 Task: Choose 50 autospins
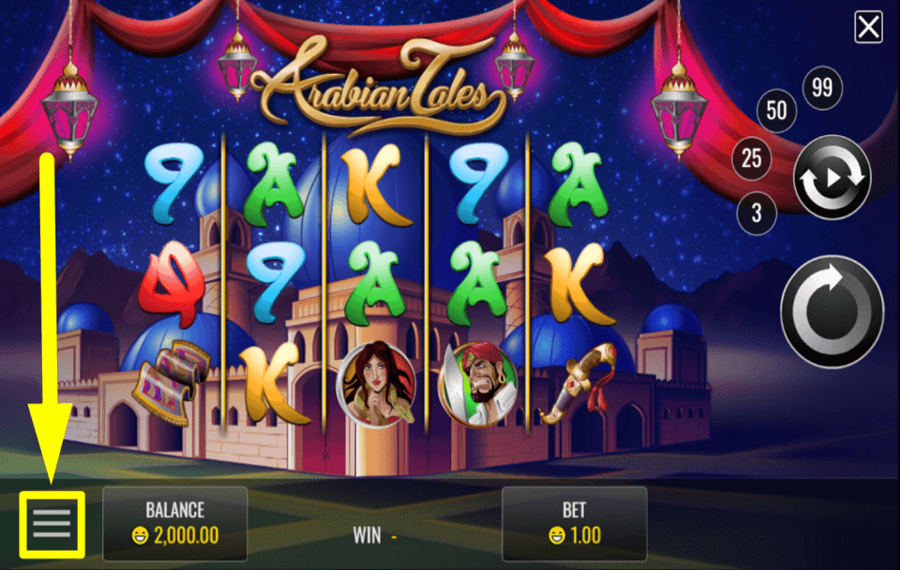point(777,111)
